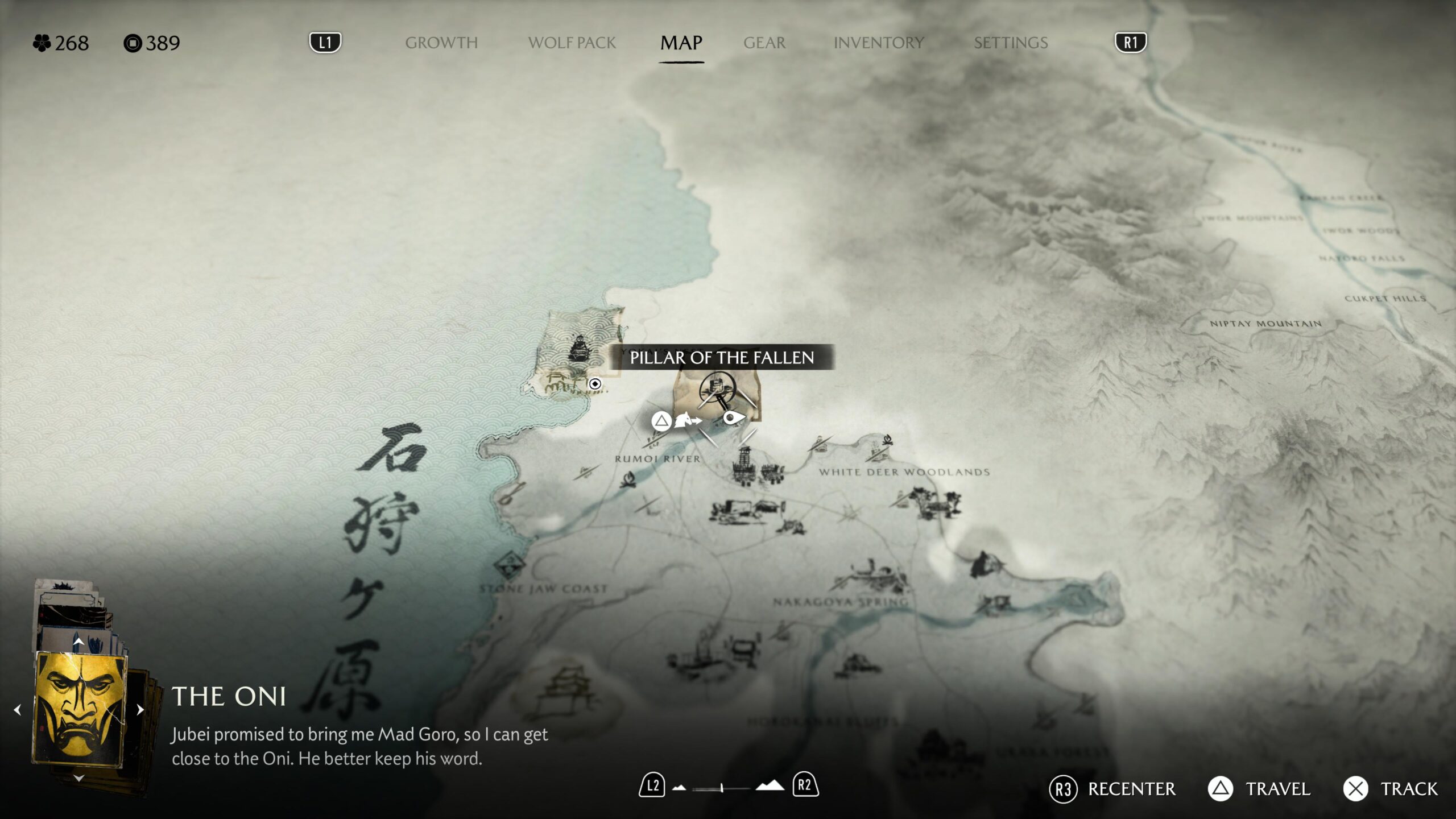Switch to the Settings tab
Screen dimensions: 1456x819
(1010, 43)
